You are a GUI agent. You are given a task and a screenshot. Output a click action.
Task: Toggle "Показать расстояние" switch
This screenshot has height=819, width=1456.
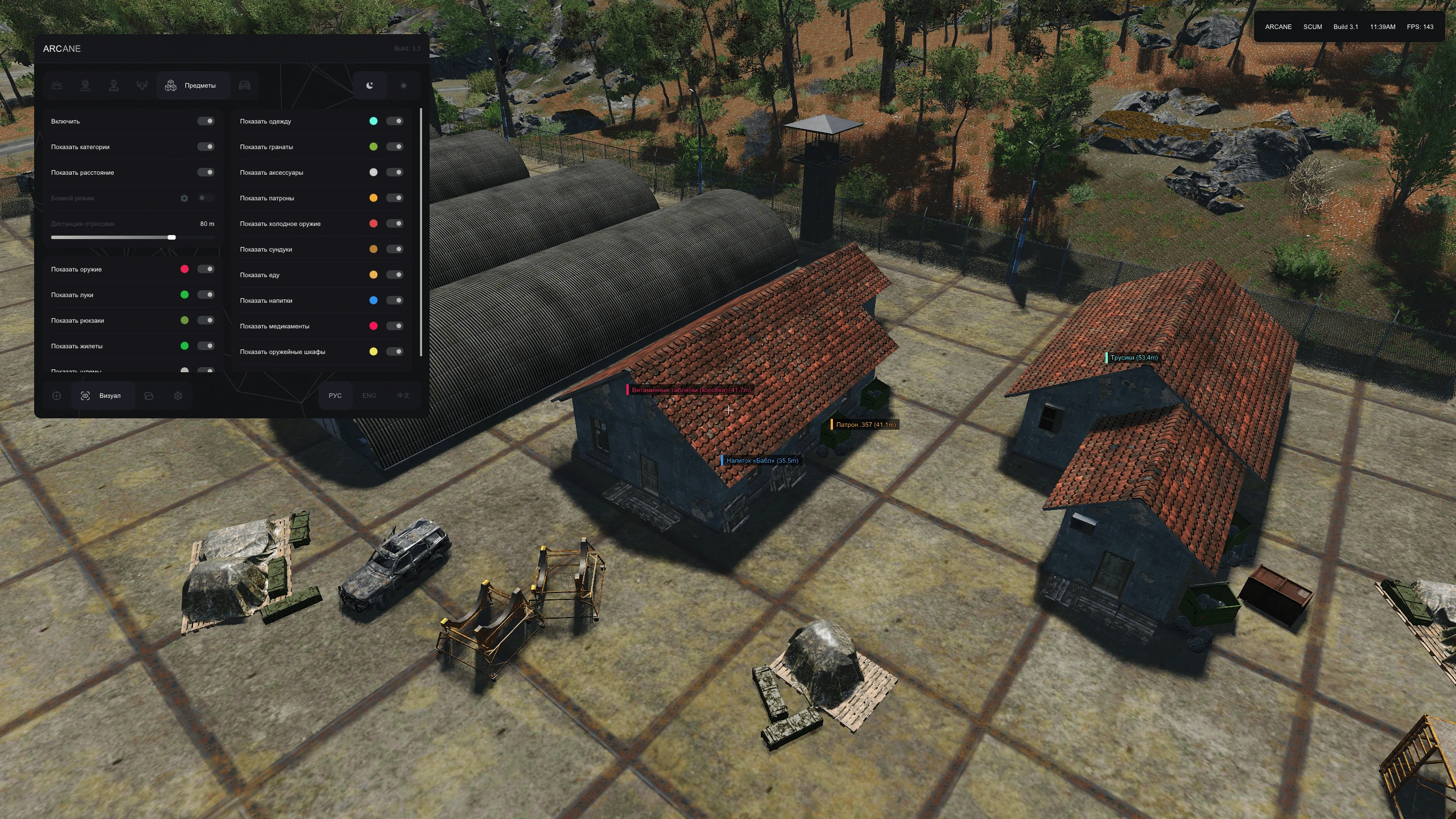pos(206,172)
